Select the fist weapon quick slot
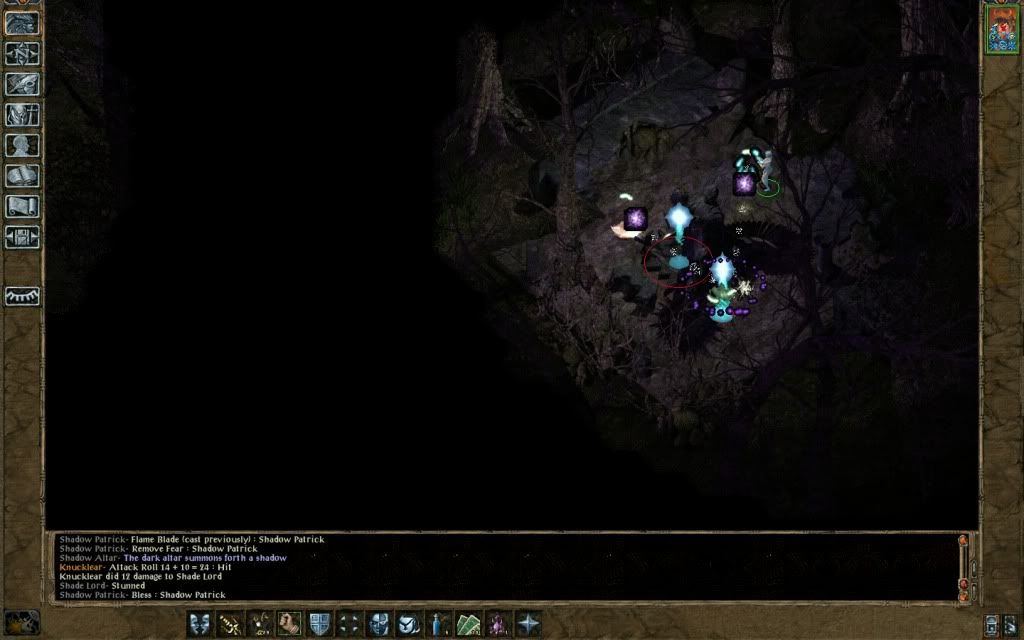This screenshot has height=640, width=1024. (290, 623)
